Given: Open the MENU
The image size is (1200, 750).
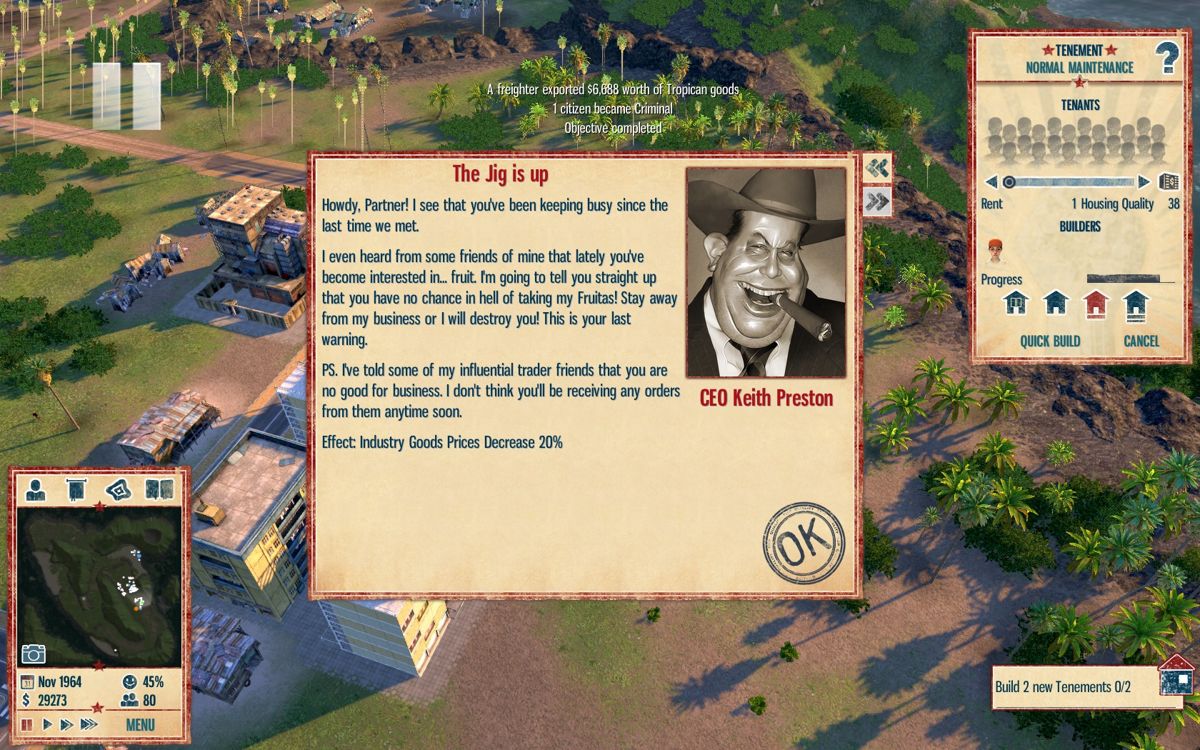Looking at the screenshot, I should [140, 724].
